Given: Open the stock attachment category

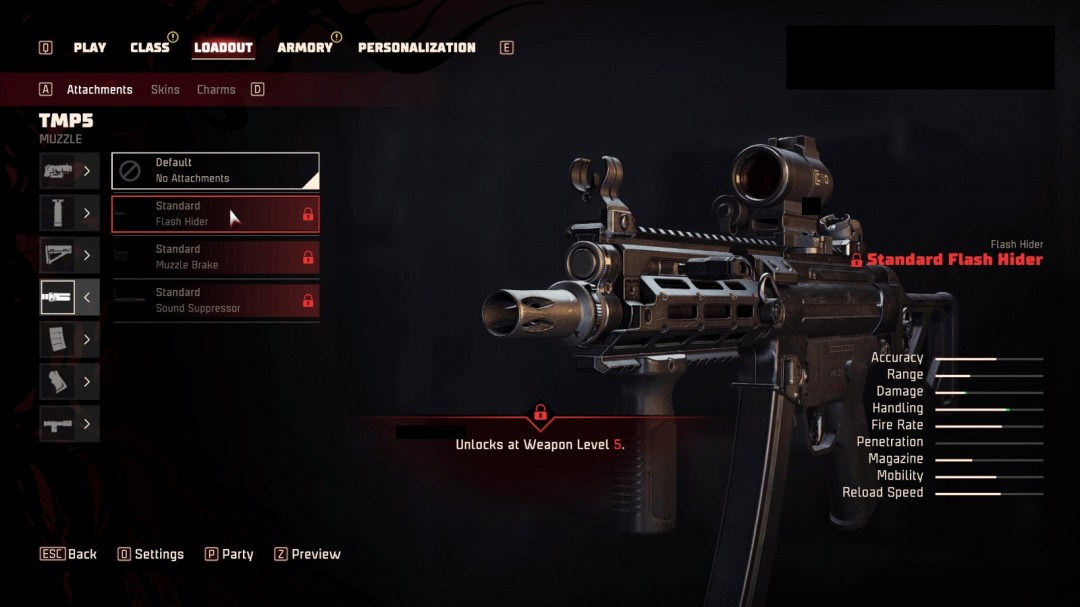Looking at the screenshot, I should click(x=69, y=255).
